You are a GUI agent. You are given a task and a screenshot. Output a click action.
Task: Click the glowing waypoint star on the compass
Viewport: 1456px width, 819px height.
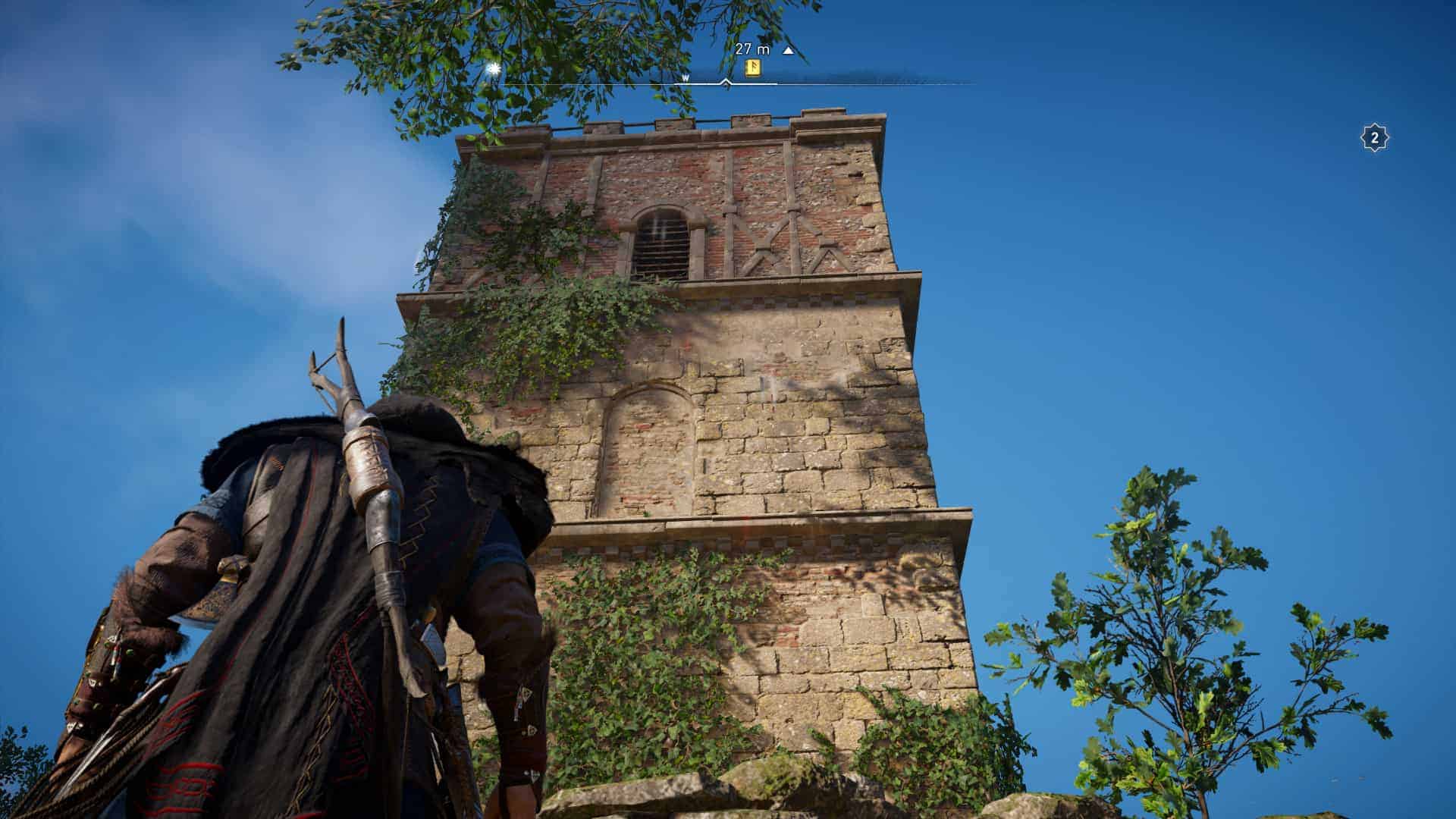493,68
